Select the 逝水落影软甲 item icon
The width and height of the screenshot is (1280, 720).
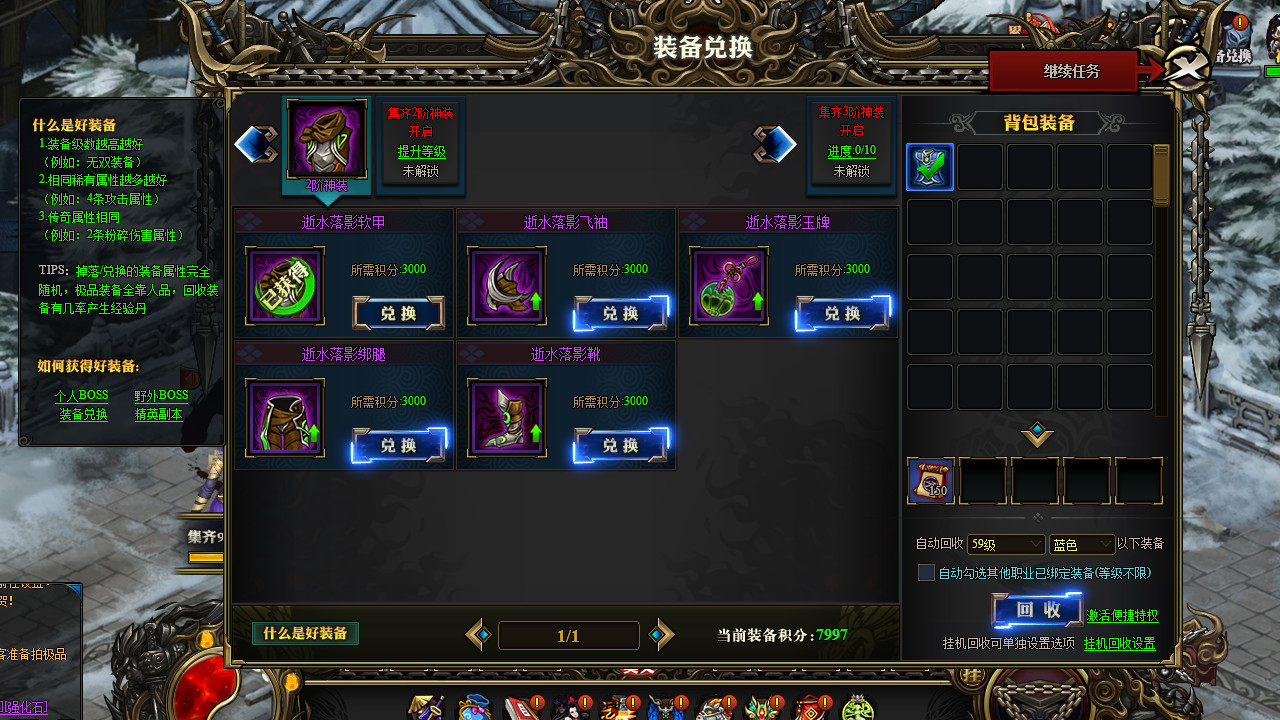click(284, 286)
